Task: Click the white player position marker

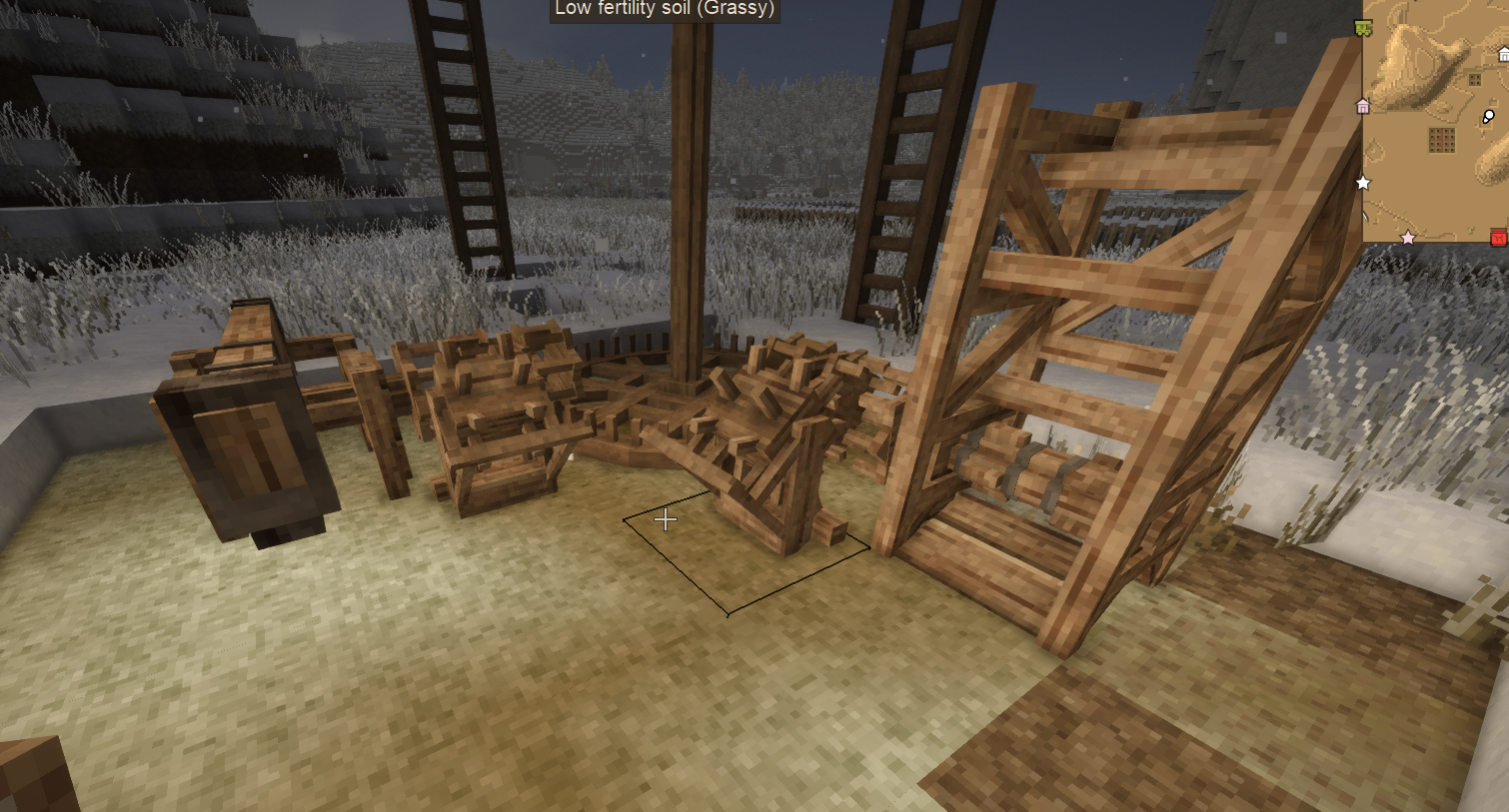Action: (x=1488, y=117)
